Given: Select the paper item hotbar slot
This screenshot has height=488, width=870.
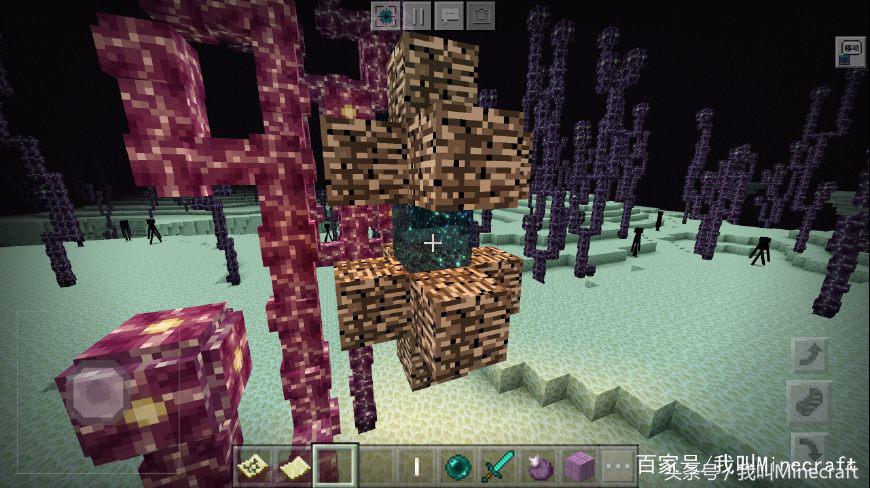Looking at the screenshot, I should click(x=294, y=466).
